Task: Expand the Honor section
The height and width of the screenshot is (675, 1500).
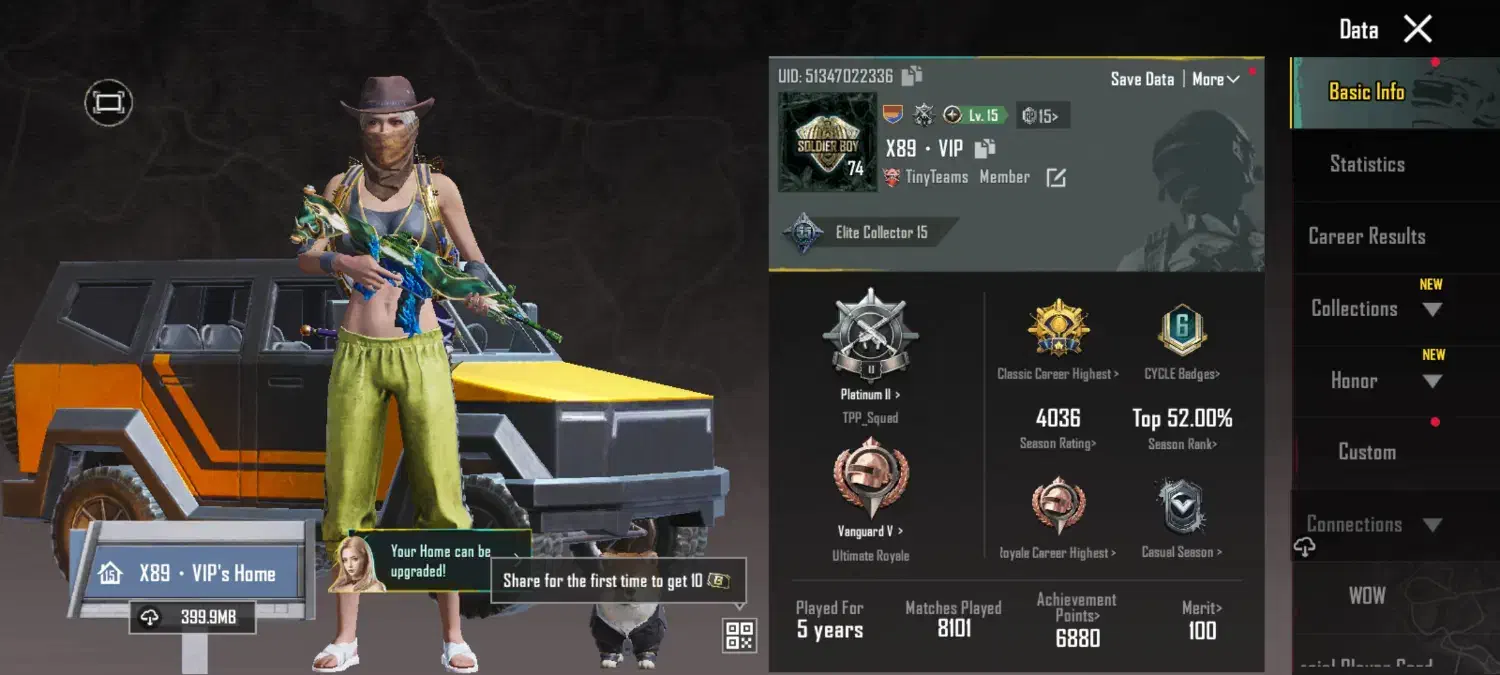Action: point(1432,381)
